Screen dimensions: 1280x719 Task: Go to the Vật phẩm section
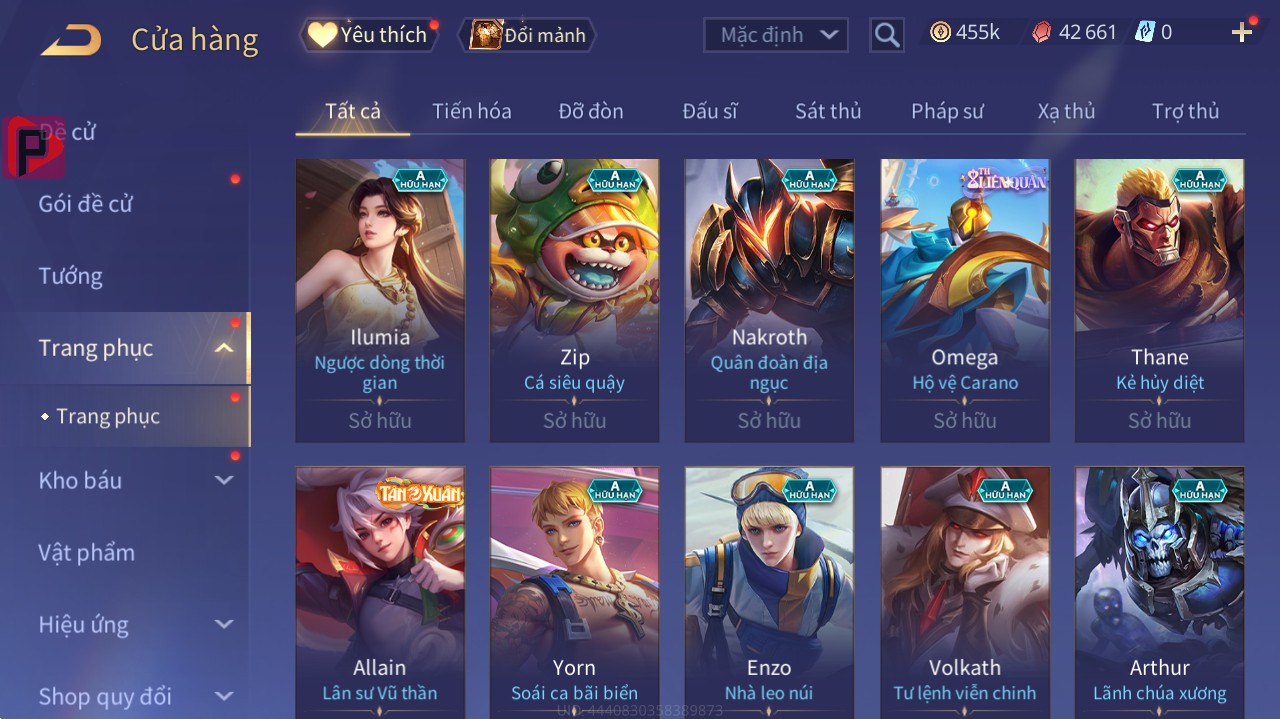point(86,553)
